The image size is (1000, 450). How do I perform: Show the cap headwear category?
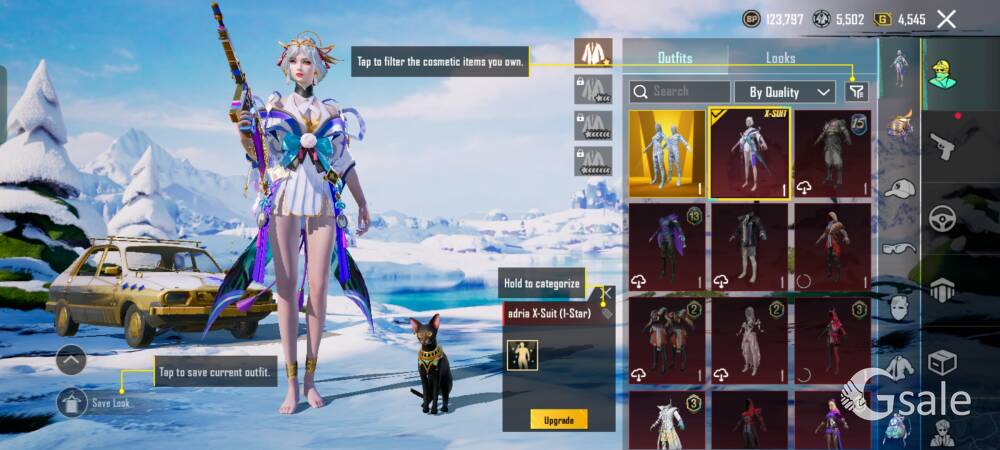click(899, 188)
